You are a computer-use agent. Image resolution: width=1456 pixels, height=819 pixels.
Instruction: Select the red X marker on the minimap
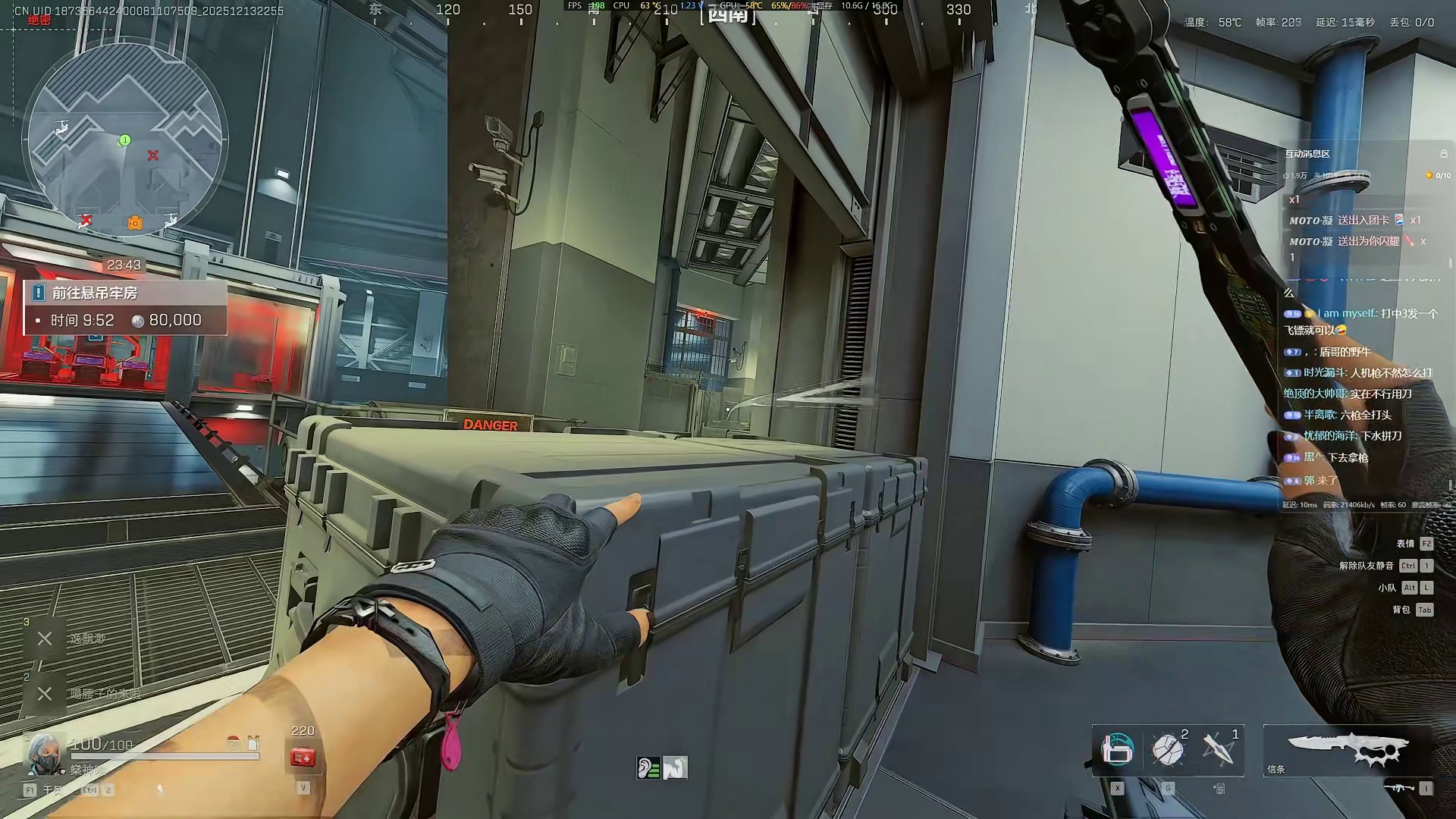[153, 155]
